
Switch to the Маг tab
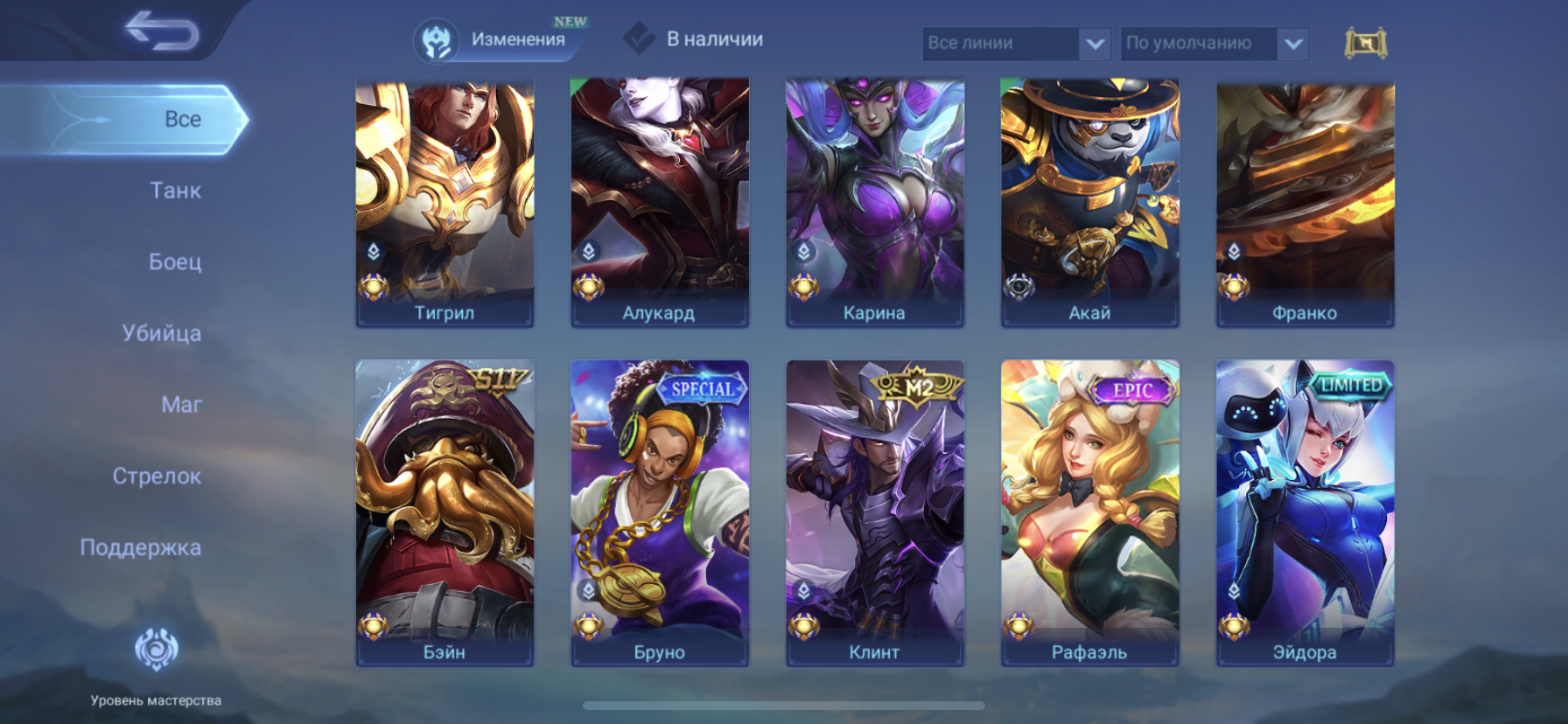(181, 405)
